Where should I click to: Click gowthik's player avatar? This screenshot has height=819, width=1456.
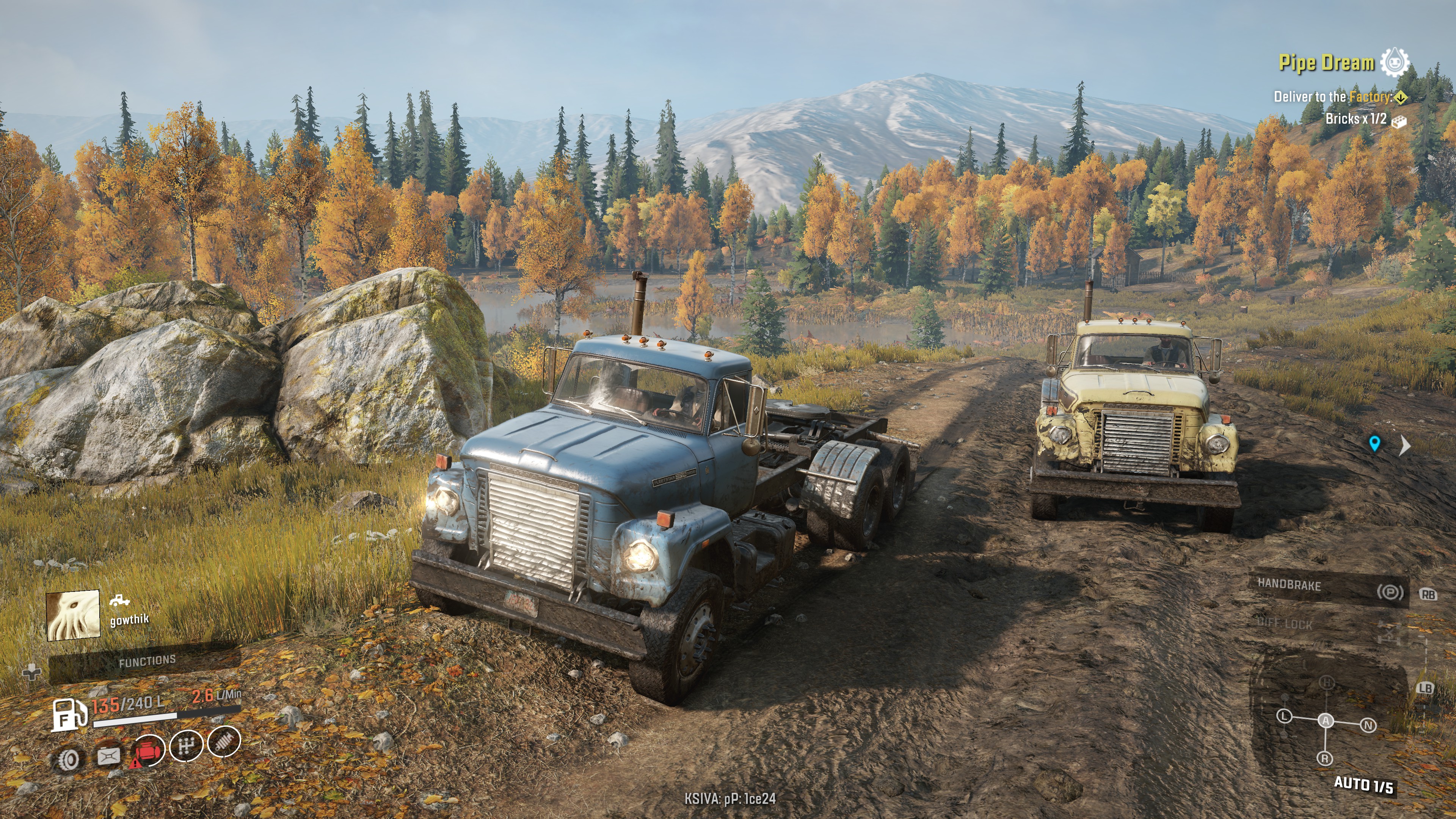(73, 615)
